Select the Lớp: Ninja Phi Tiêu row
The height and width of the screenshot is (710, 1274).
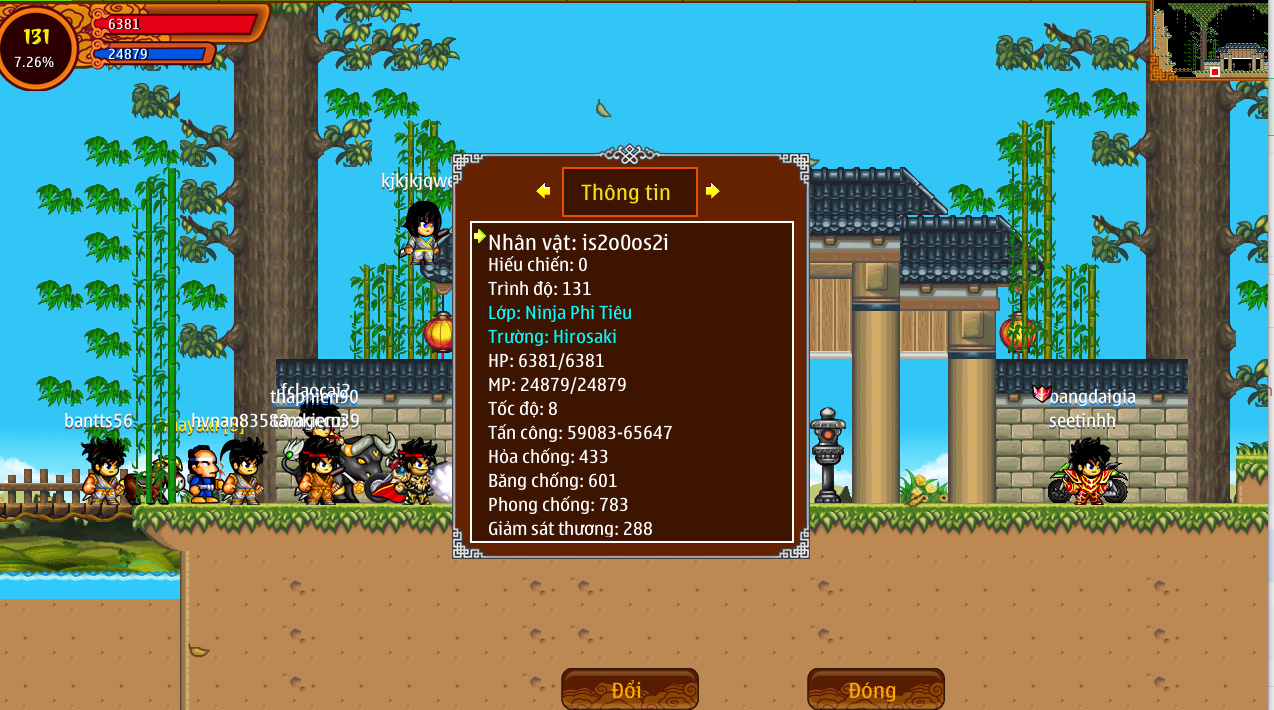pos(560,313)
